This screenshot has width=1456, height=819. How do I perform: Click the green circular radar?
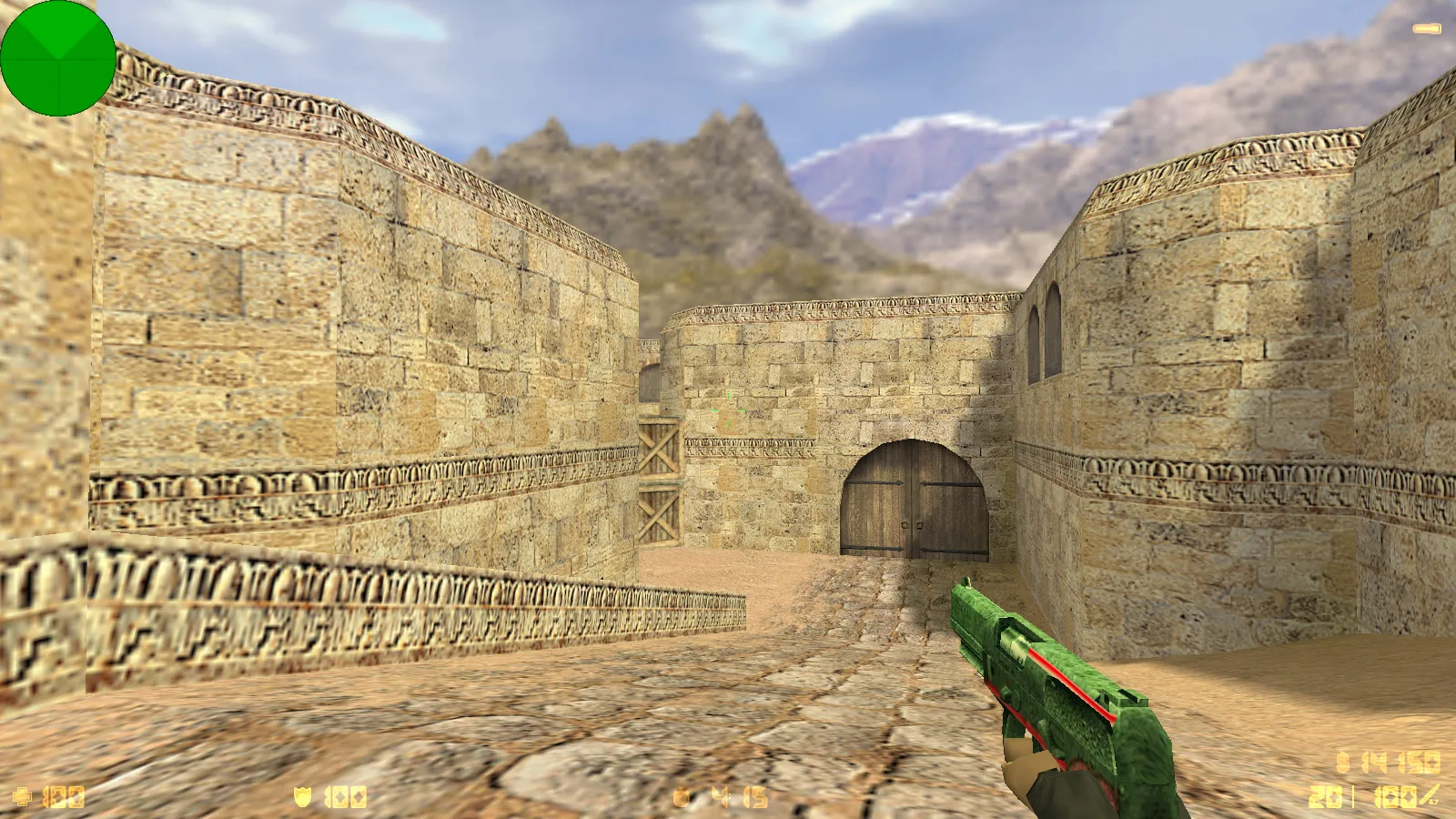pos(58,58)
